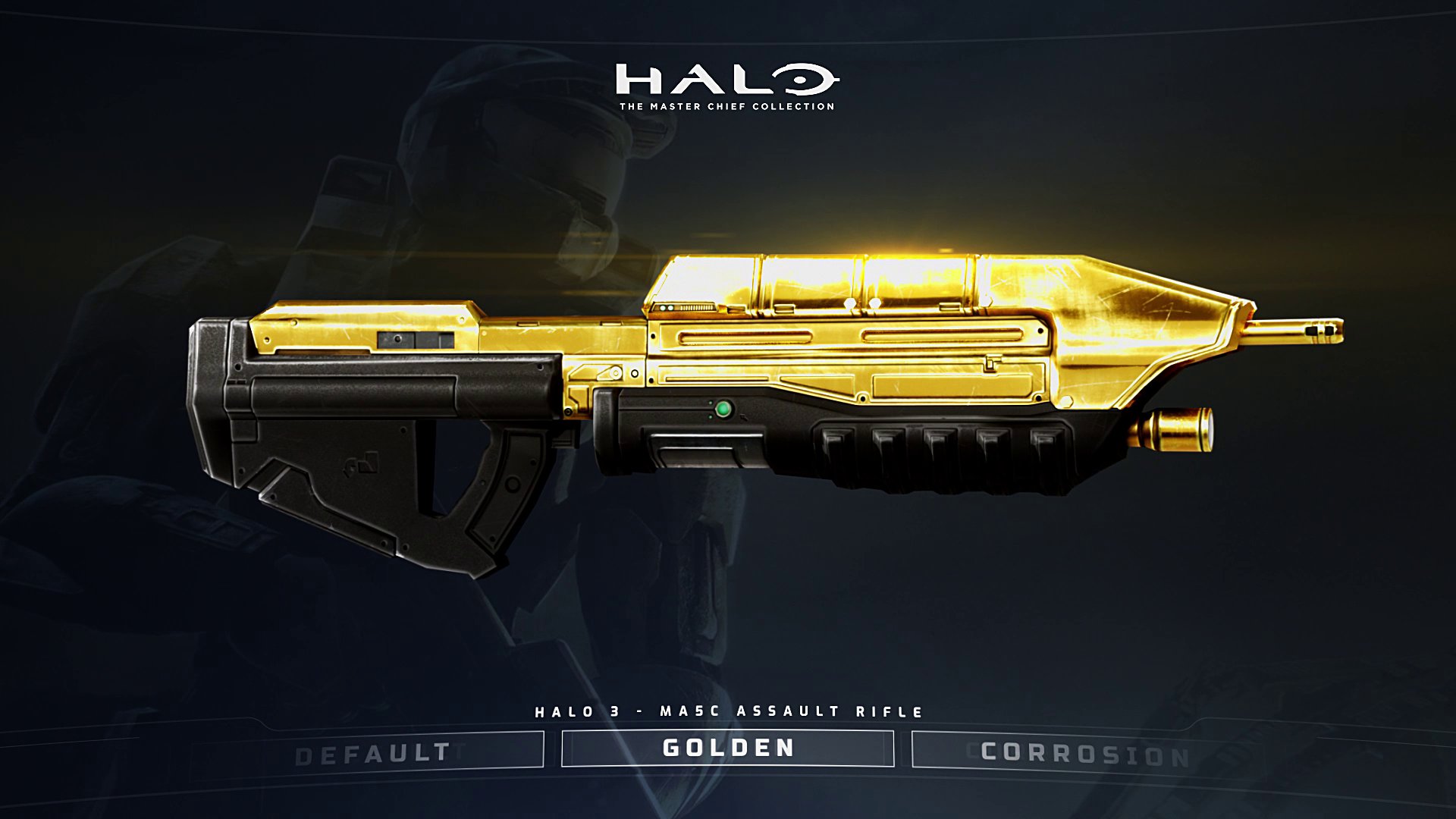
Task: Click the HALO 3 - MA5C ASSAULT RIFLE label
Action: (726, 711)
